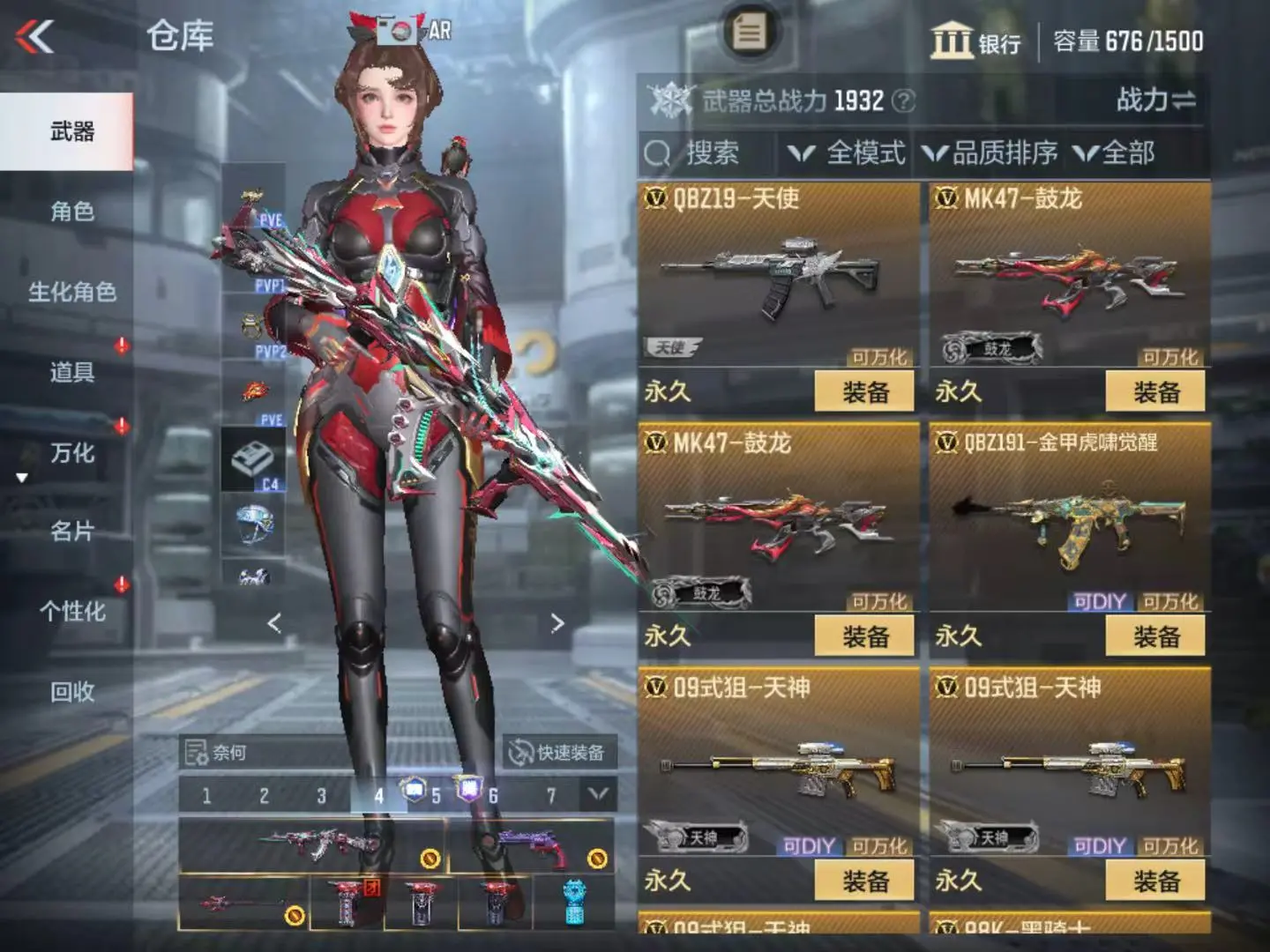Equip the QBZ19-天使 rifle

(864, 391)
